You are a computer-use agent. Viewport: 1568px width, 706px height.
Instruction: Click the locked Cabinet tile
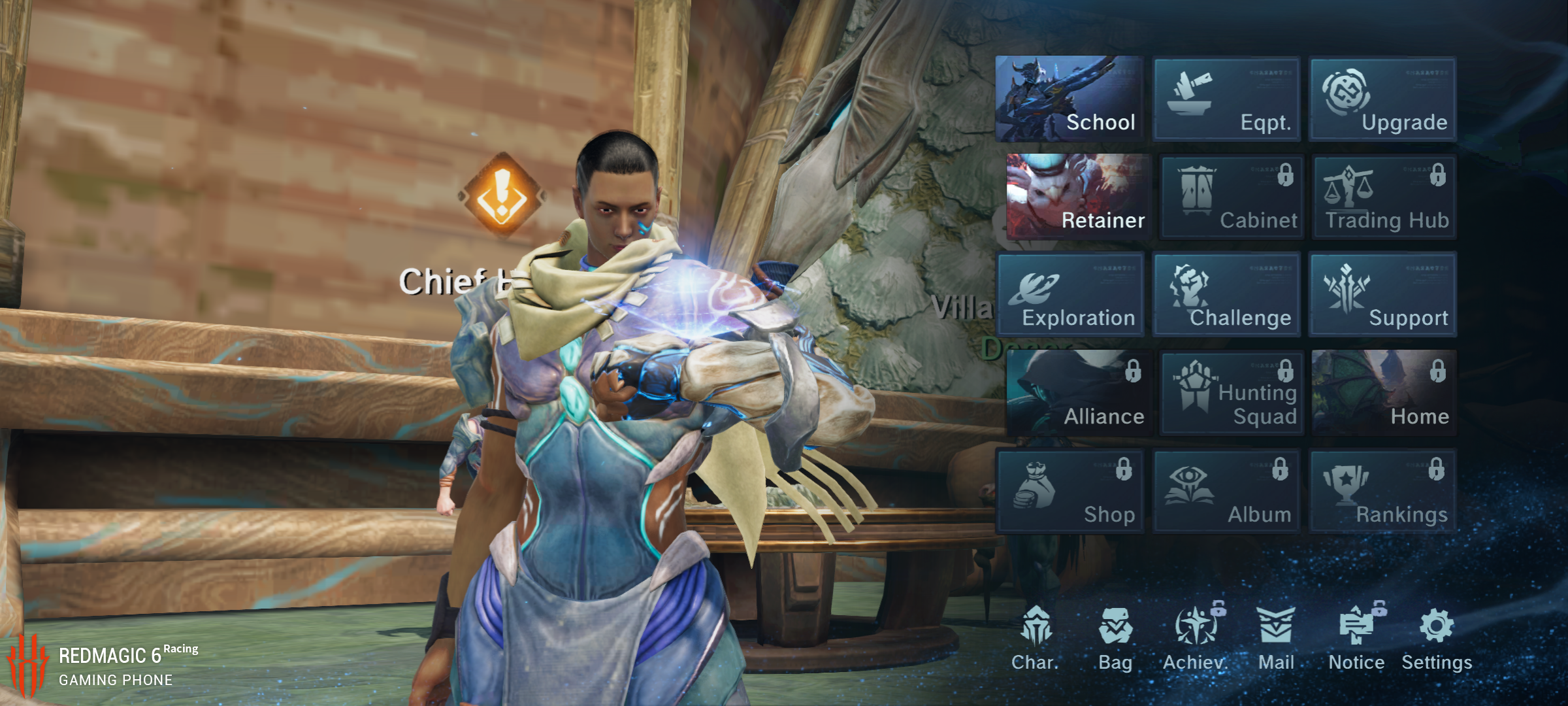(1231, 197)
